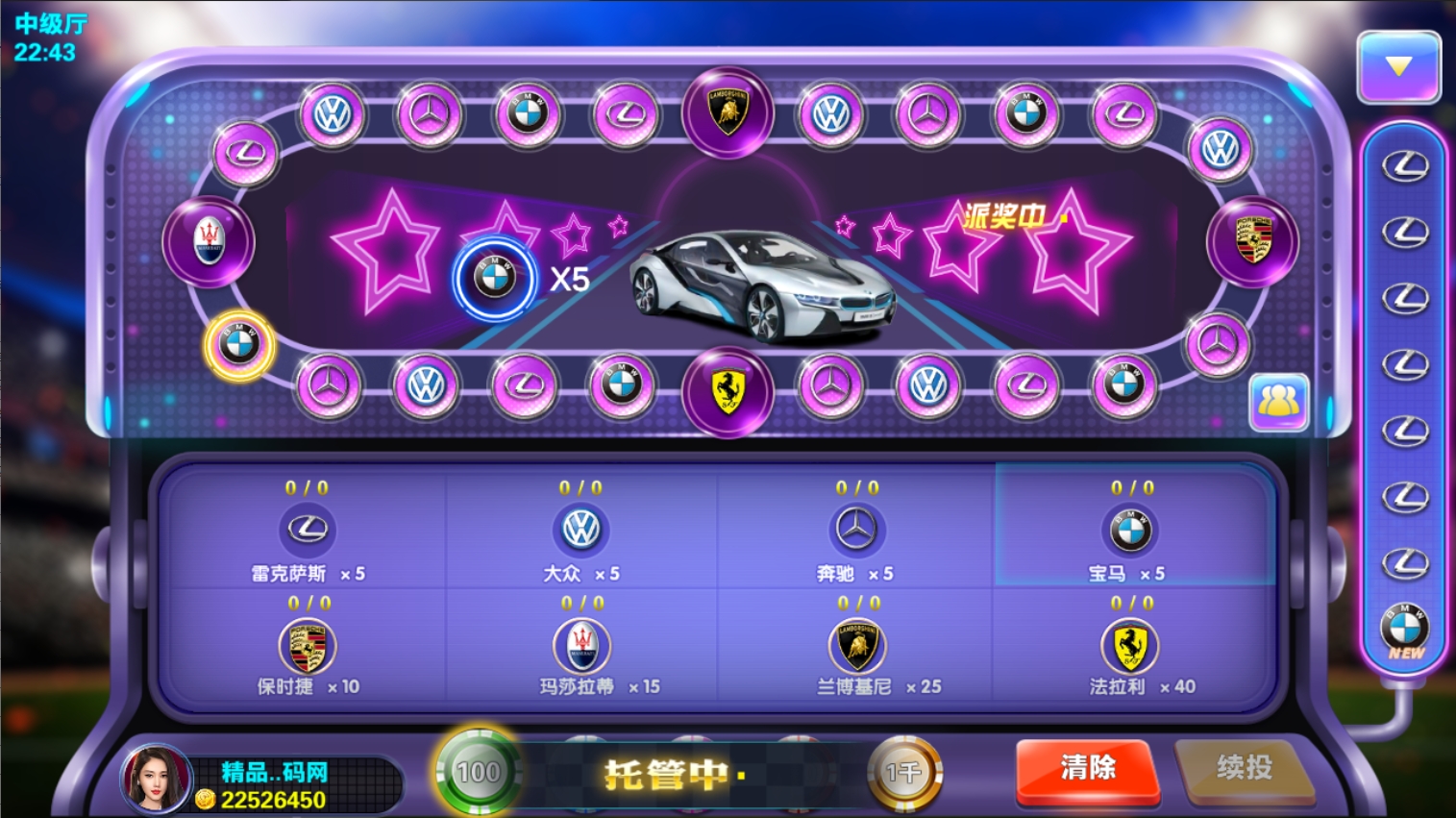This screenshot has height=818, width=1456.
Task: Select the green 100 chip
Action: point(478,772)
